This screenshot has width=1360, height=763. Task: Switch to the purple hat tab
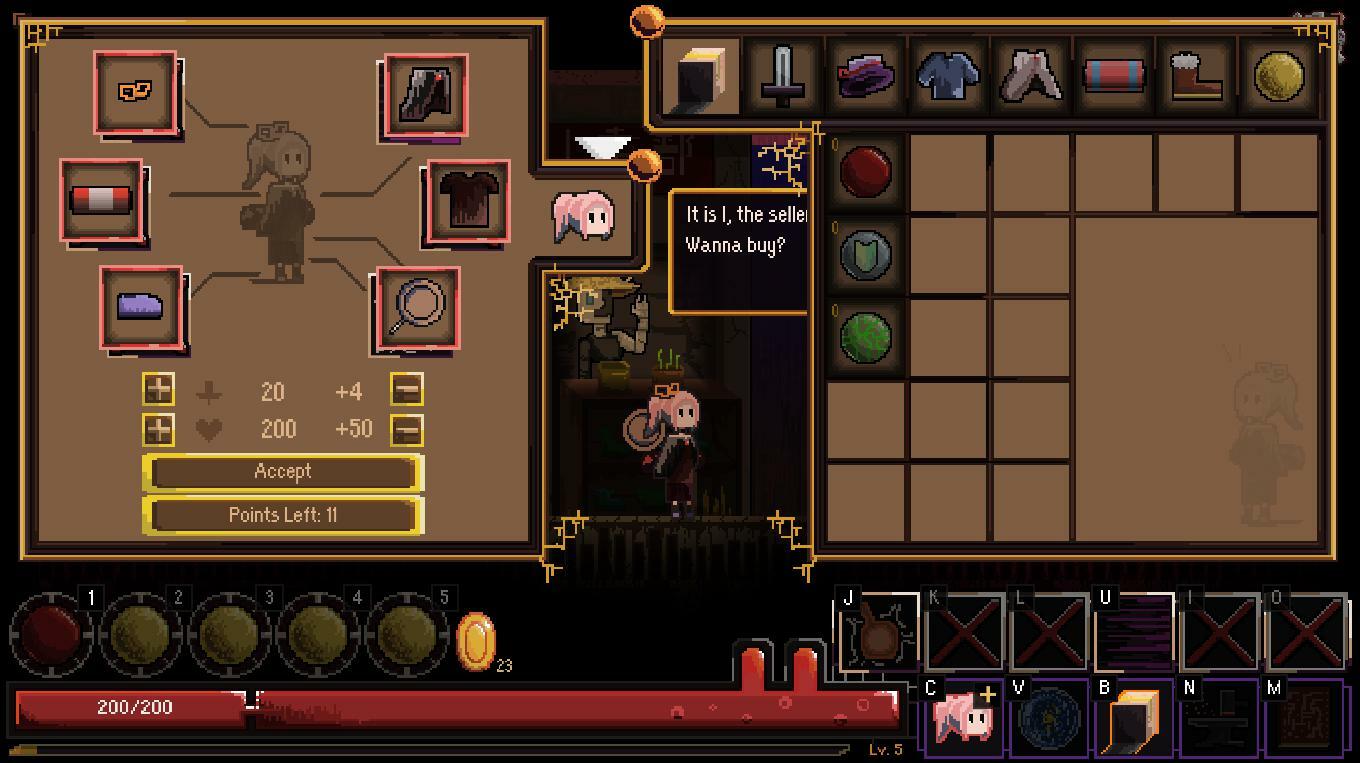866,76
